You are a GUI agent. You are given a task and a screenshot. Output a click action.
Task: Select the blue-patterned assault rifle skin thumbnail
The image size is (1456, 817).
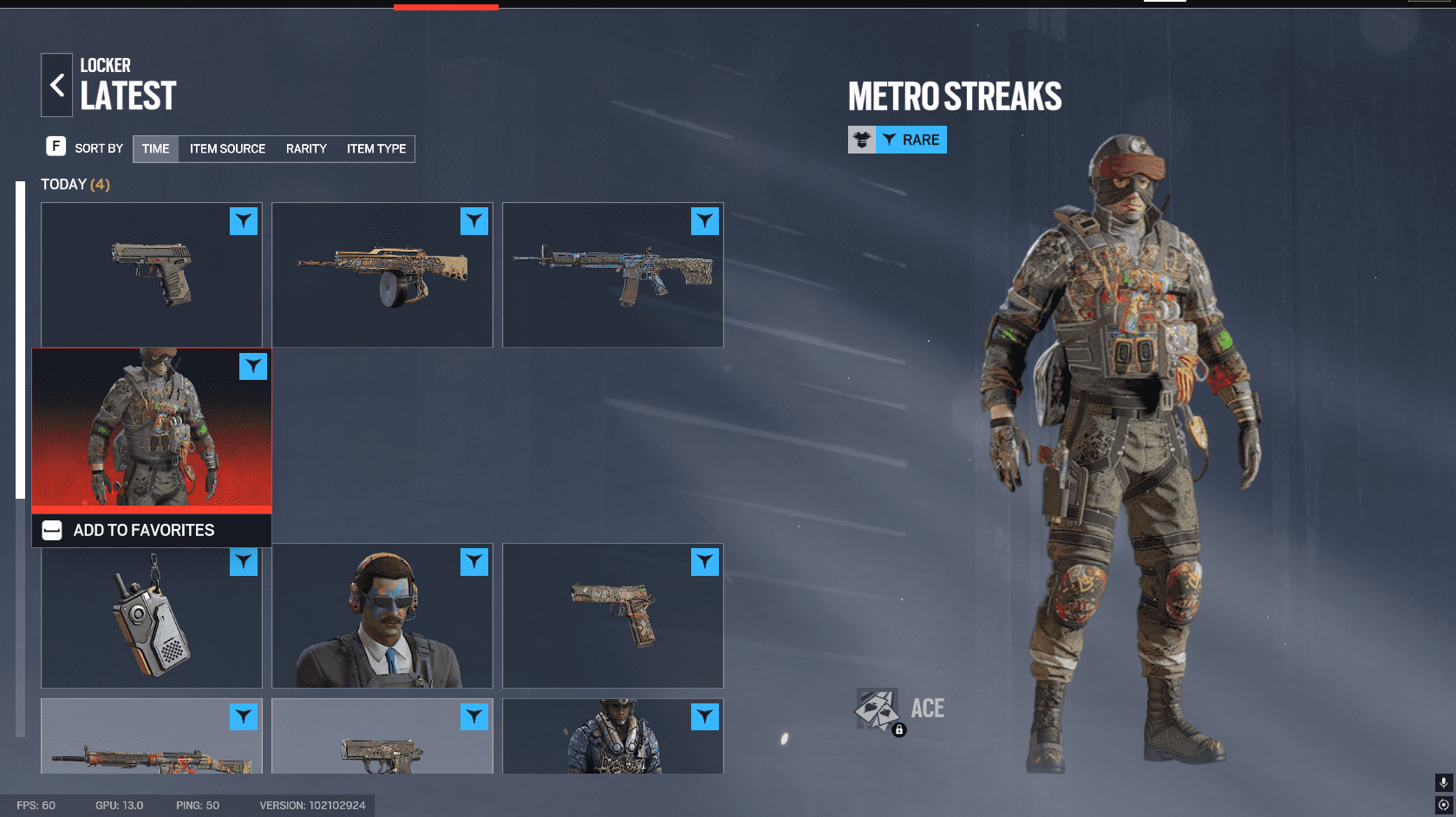click(x=612, y=274)
